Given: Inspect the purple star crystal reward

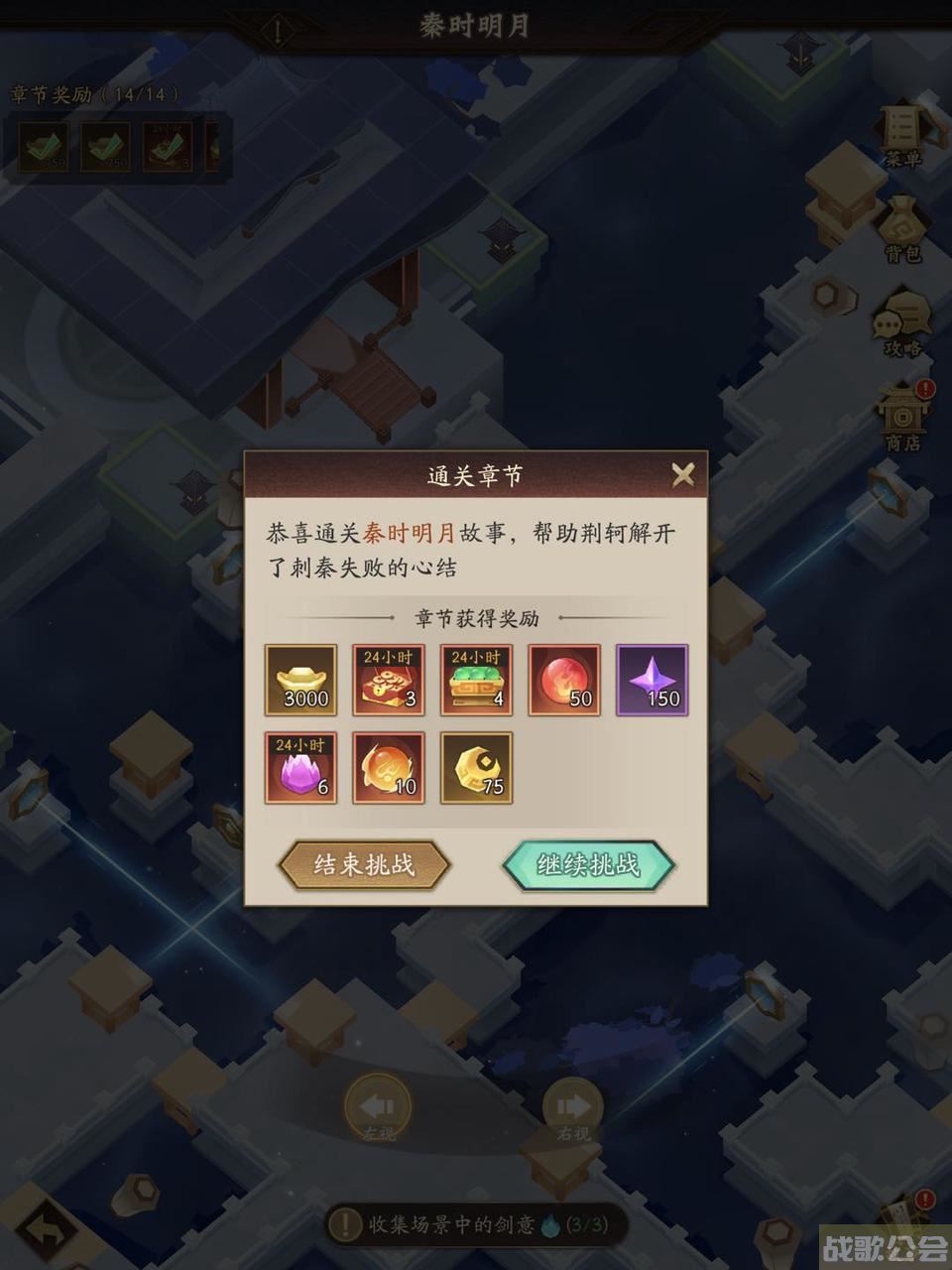Looking at the screenshot, I should 652,681.
